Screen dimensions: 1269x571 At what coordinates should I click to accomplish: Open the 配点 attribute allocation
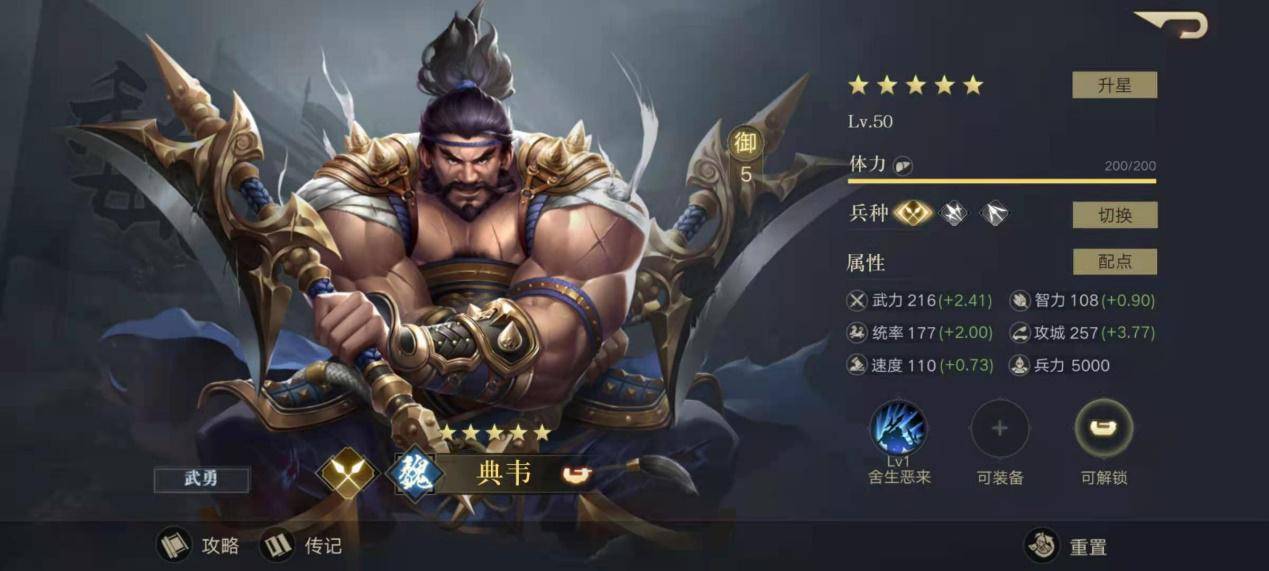coord(1114,262)
